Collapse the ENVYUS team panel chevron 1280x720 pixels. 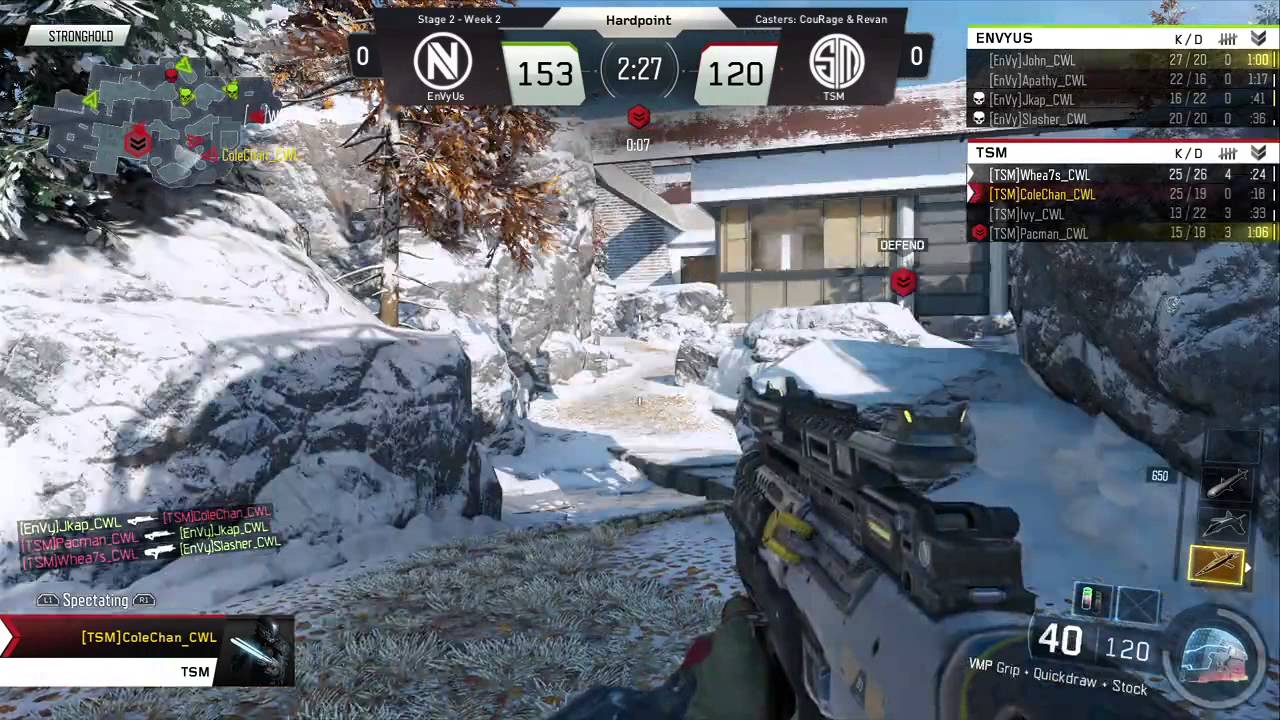[1258, 39]
